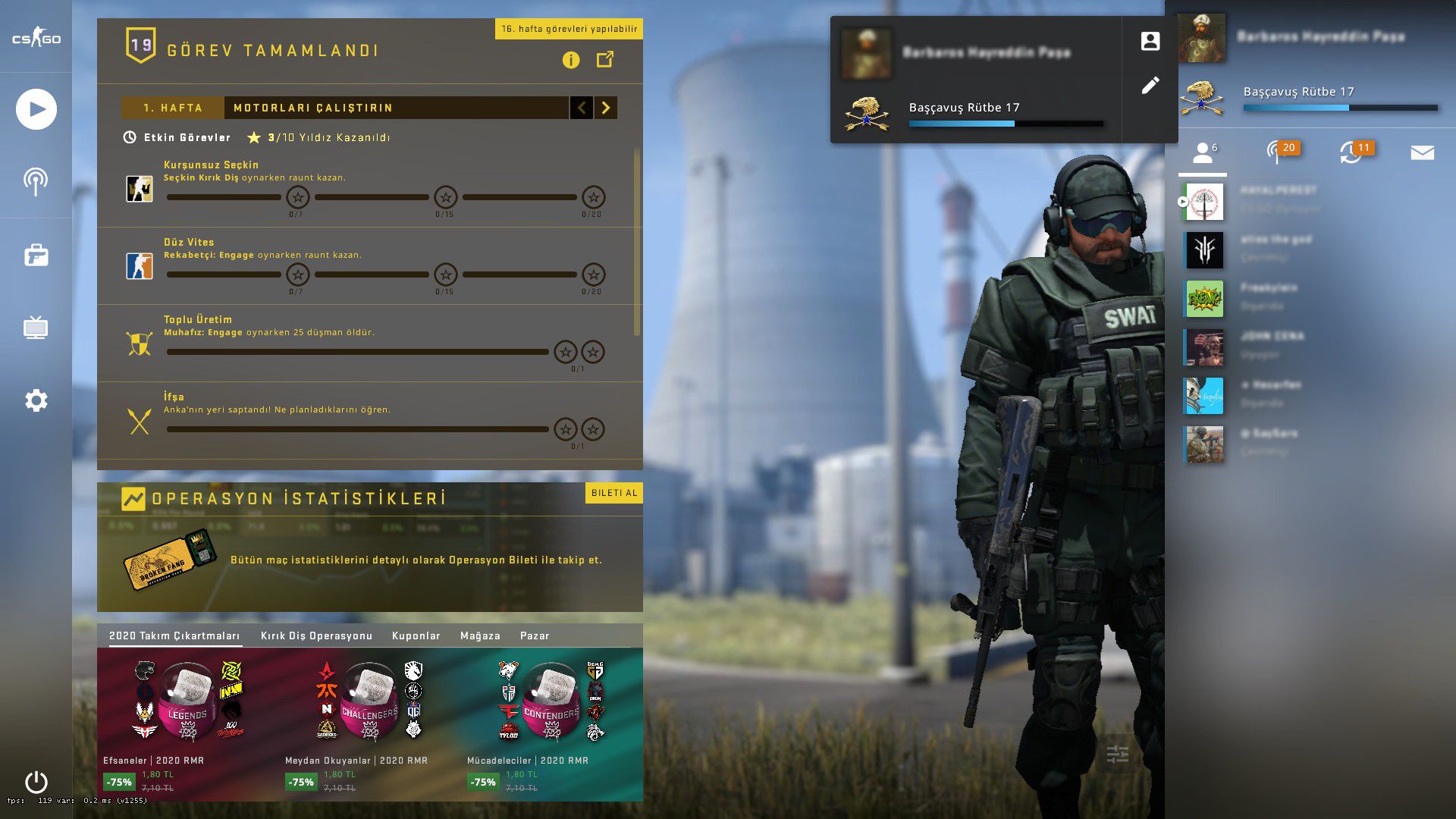The width and height of the screenshot is (1456, 819).
Task: Open the Pazar tab
Action: tap(535, 635)
